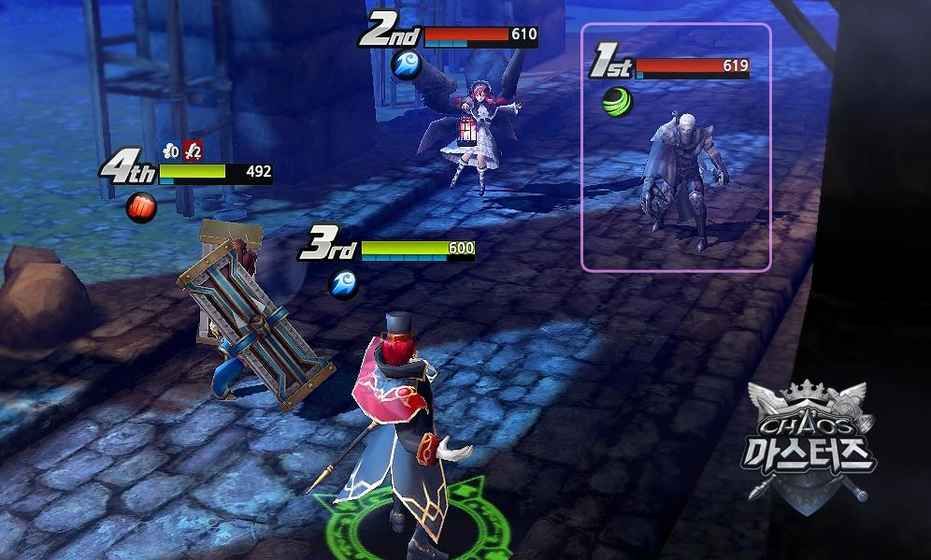Viewport: 931px width, 560px height.
Task: Click the red fire element icon under 4th
Action: point(141,207)
